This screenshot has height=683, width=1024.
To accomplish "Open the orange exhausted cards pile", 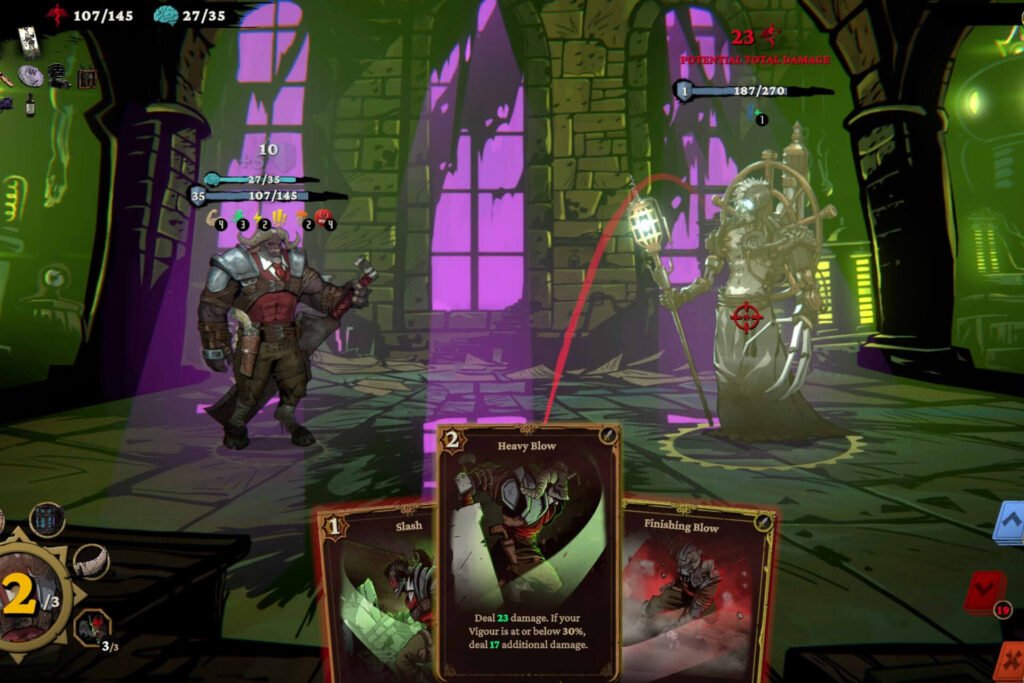I will pos(1010,660).
